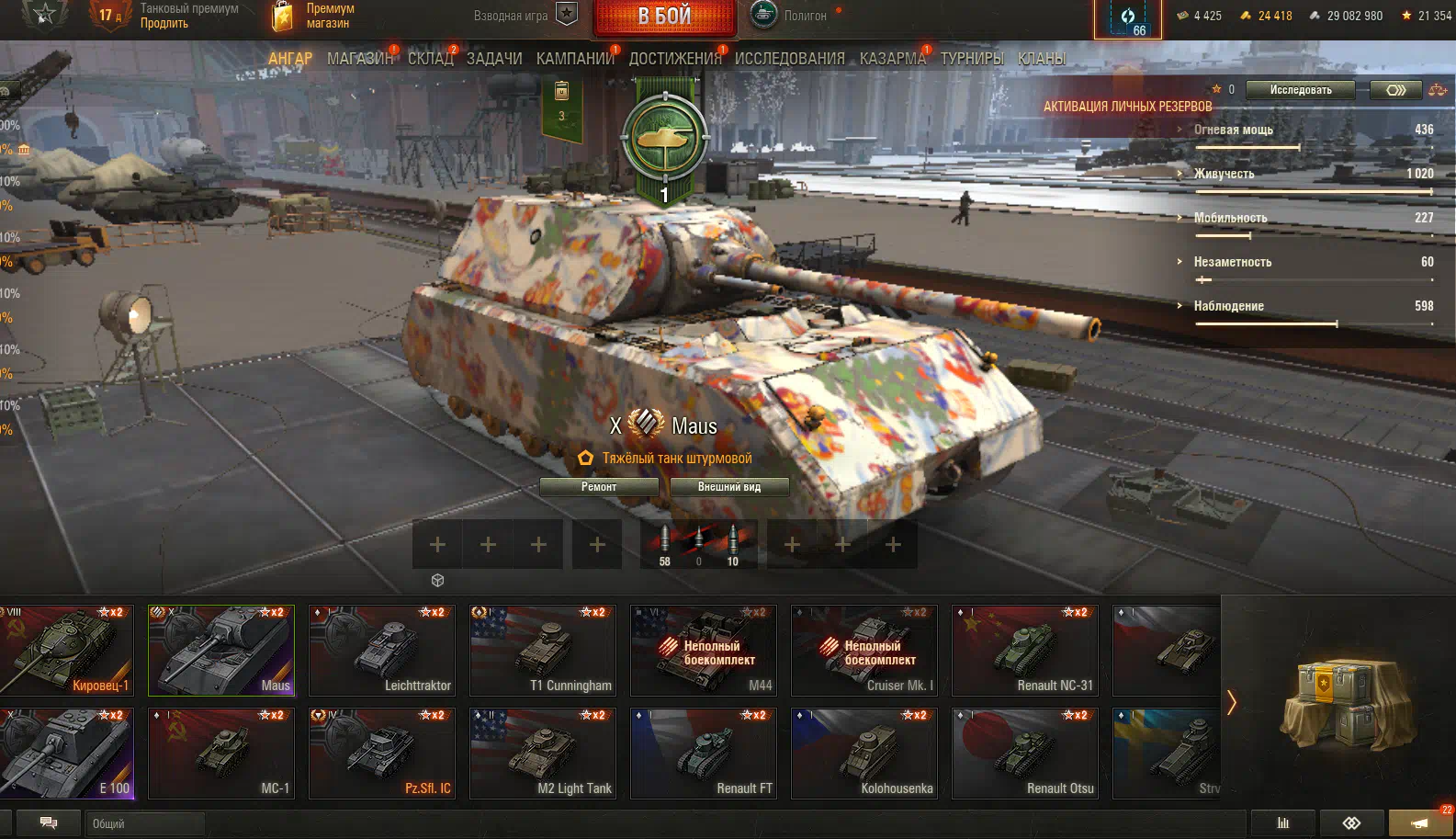Open the ИССЛЕДОВАНИЯ tab

[x=789, y=59]
